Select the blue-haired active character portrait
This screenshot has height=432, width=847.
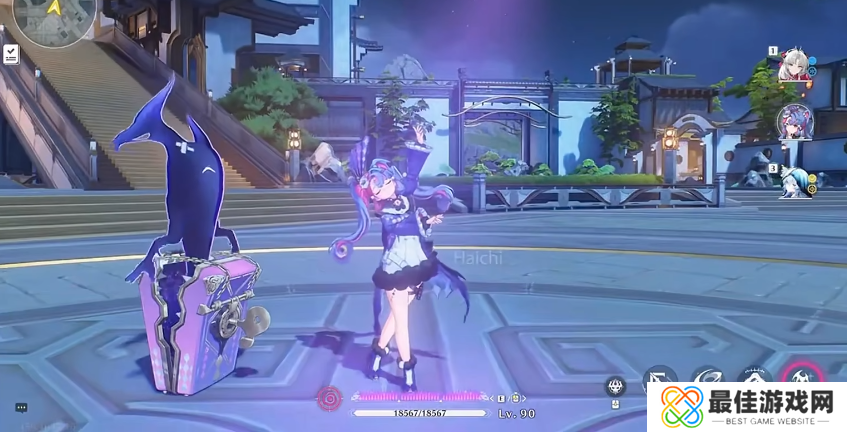794,123
